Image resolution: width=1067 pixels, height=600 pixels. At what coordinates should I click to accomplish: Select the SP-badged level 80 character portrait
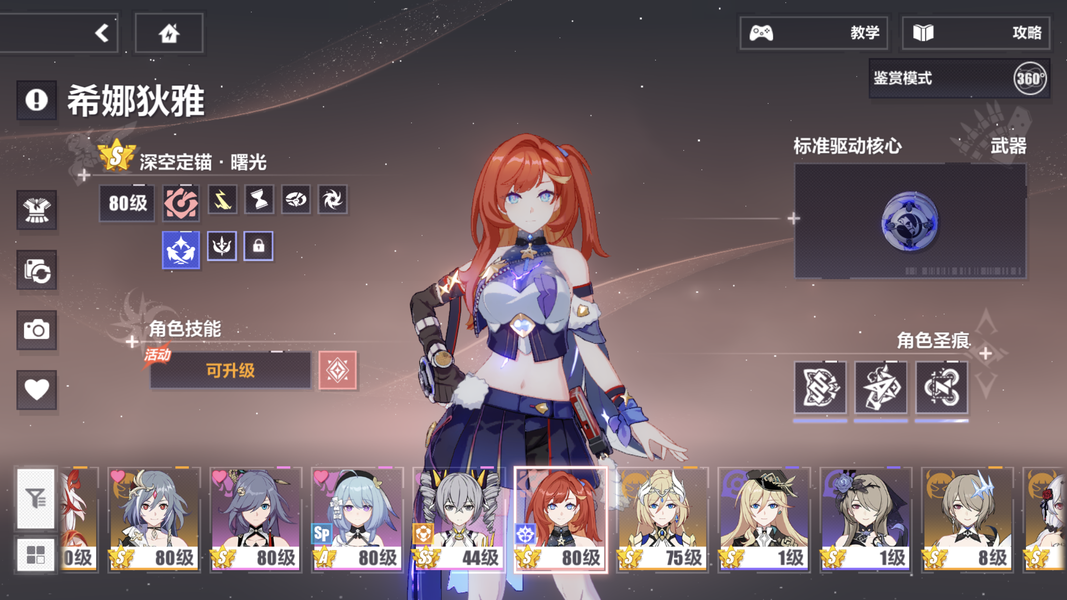pyautogui.click(x=357, y=520)
